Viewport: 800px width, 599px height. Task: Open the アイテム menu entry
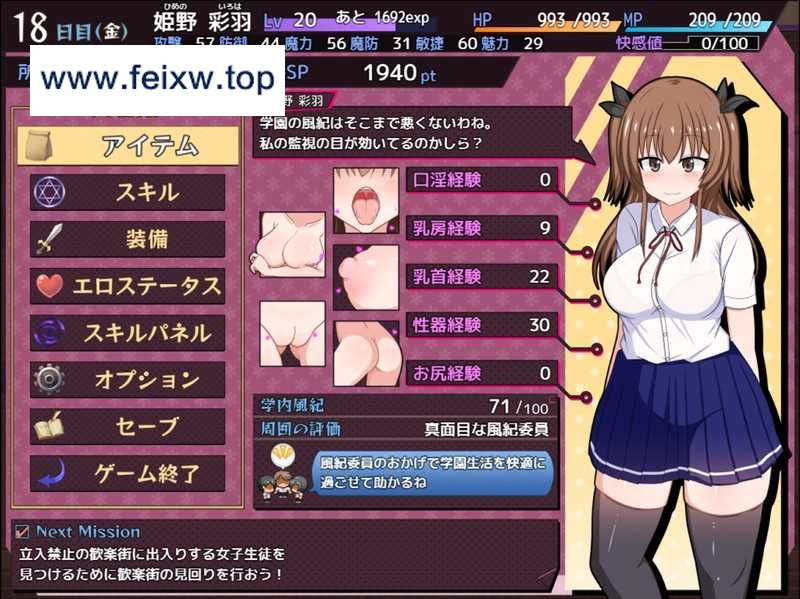pyautogui.click(x=128, y=146)
